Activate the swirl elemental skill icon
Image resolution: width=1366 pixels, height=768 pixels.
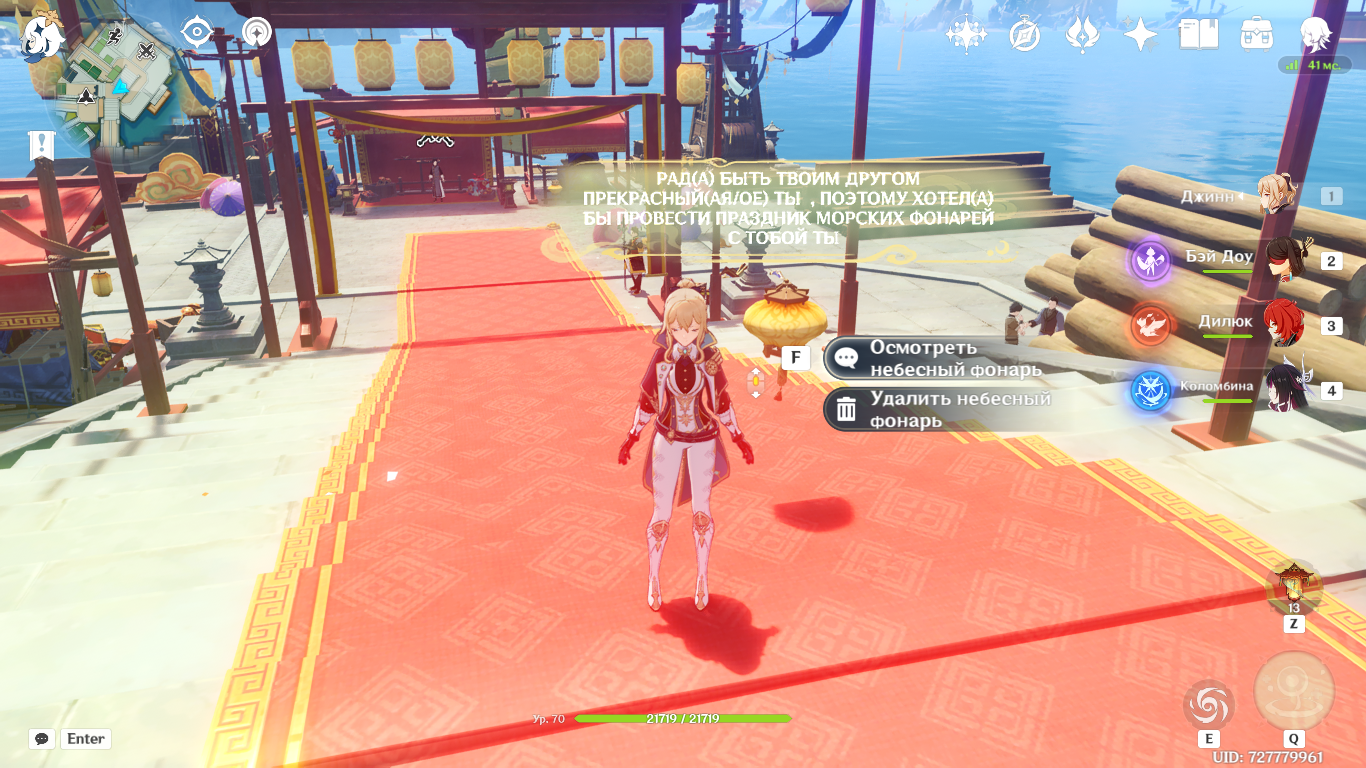coord(1208,705)
